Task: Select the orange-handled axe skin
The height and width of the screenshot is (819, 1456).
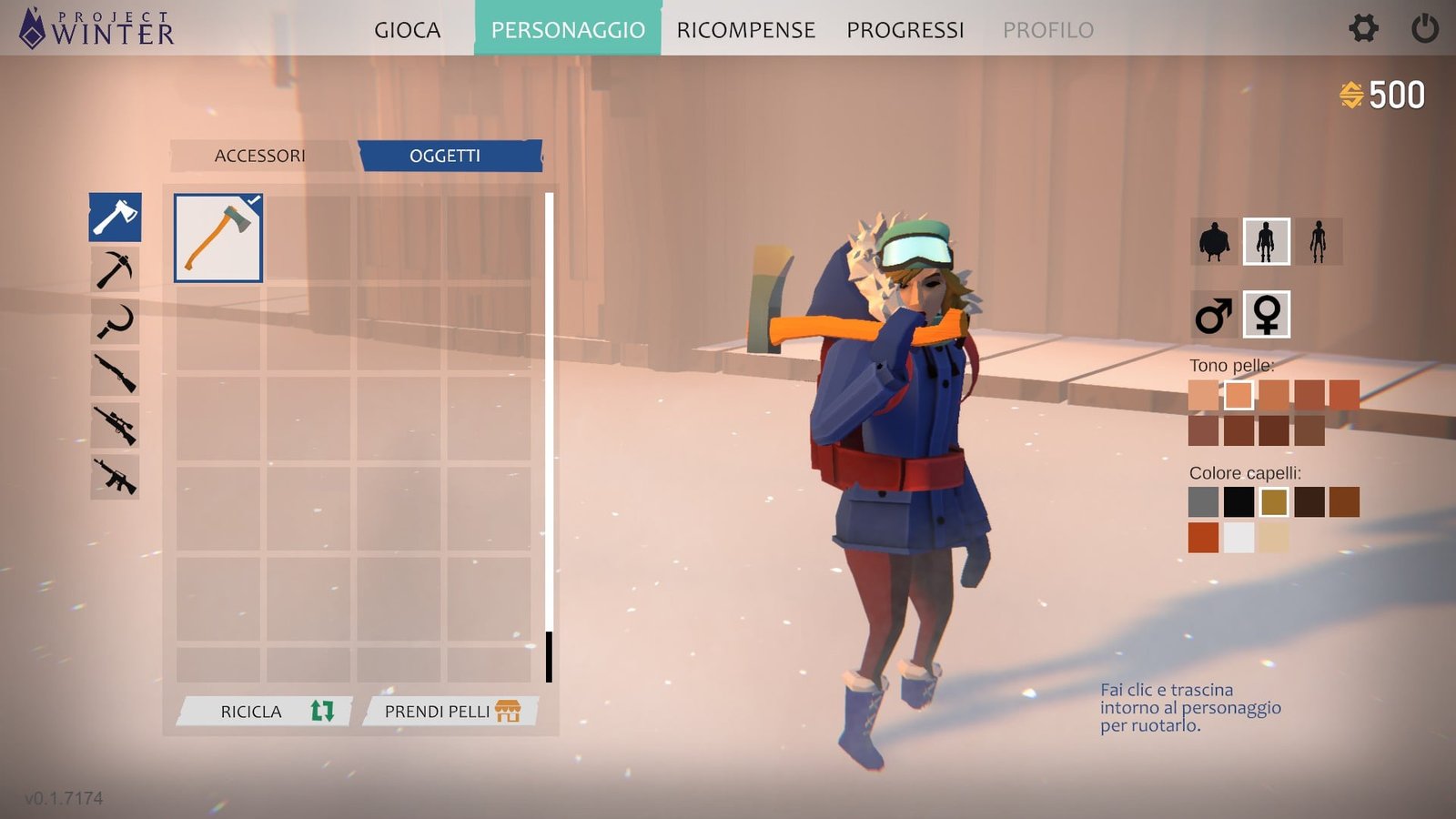Action: click(218, 238)
